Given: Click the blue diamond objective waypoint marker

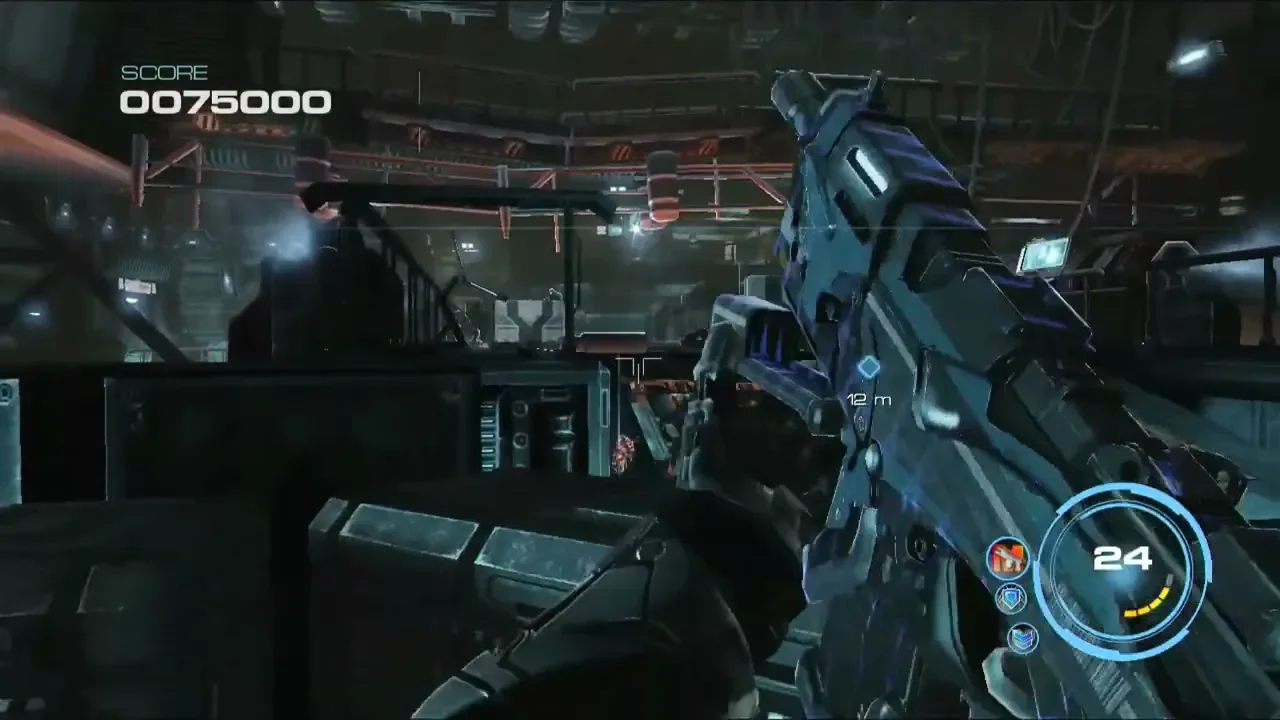Looking at the screenshot, I should 868,368.
